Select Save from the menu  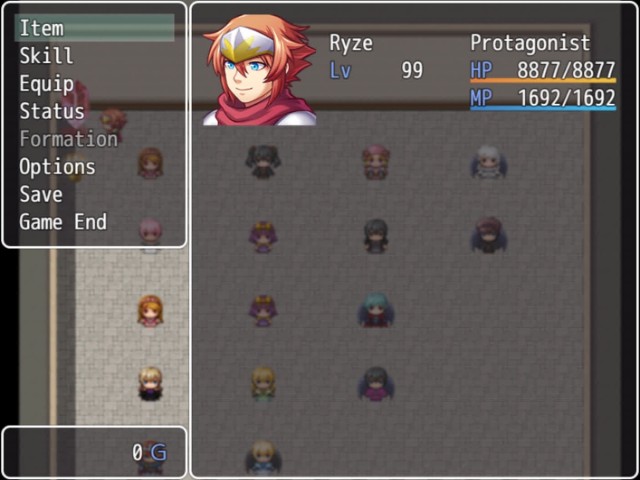click(41, 194)
